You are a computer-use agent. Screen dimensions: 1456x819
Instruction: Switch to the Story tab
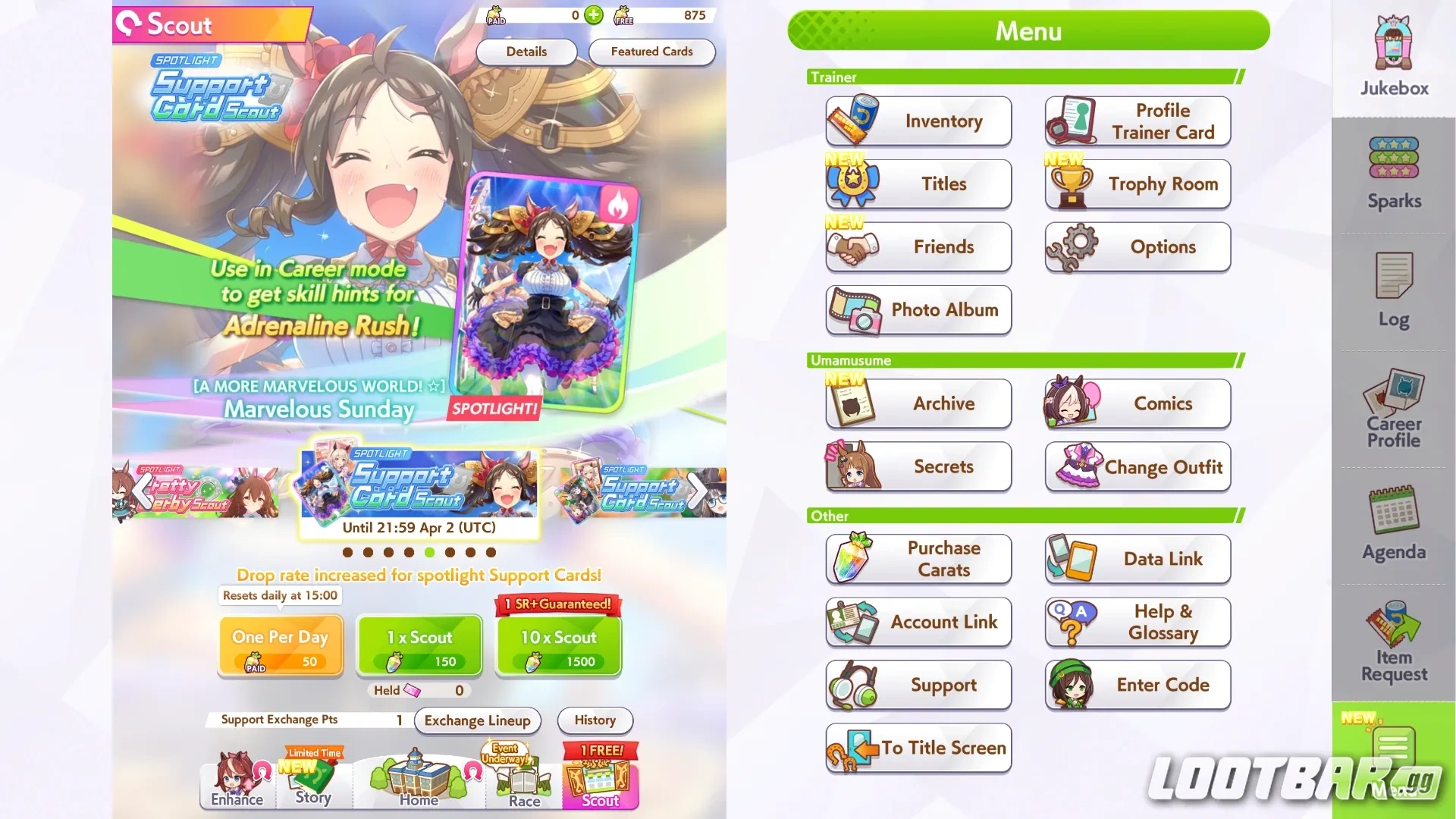pyautogui.click(x=313, y=785)
